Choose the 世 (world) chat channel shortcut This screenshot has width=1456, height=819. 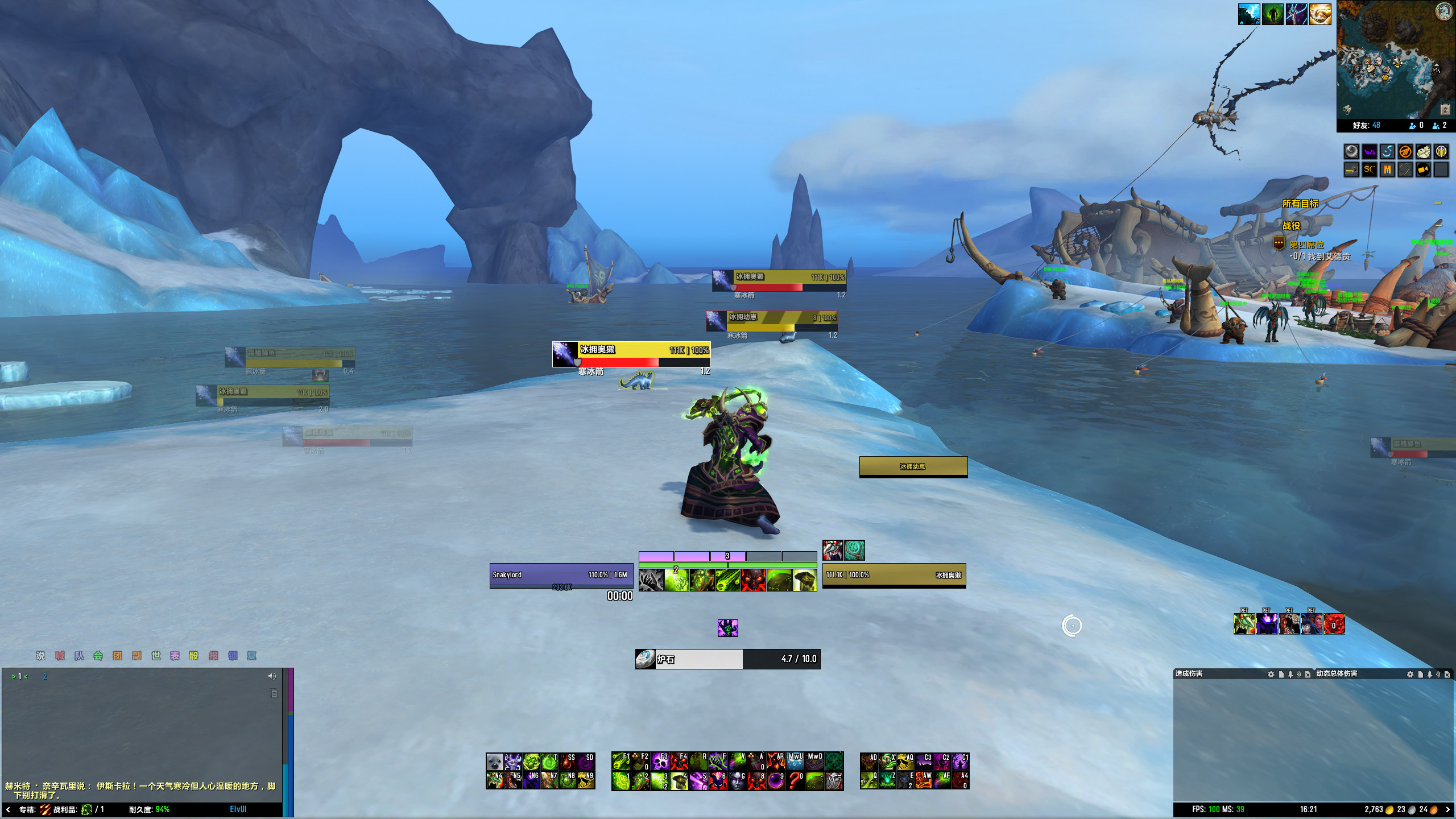coord(156,656)
